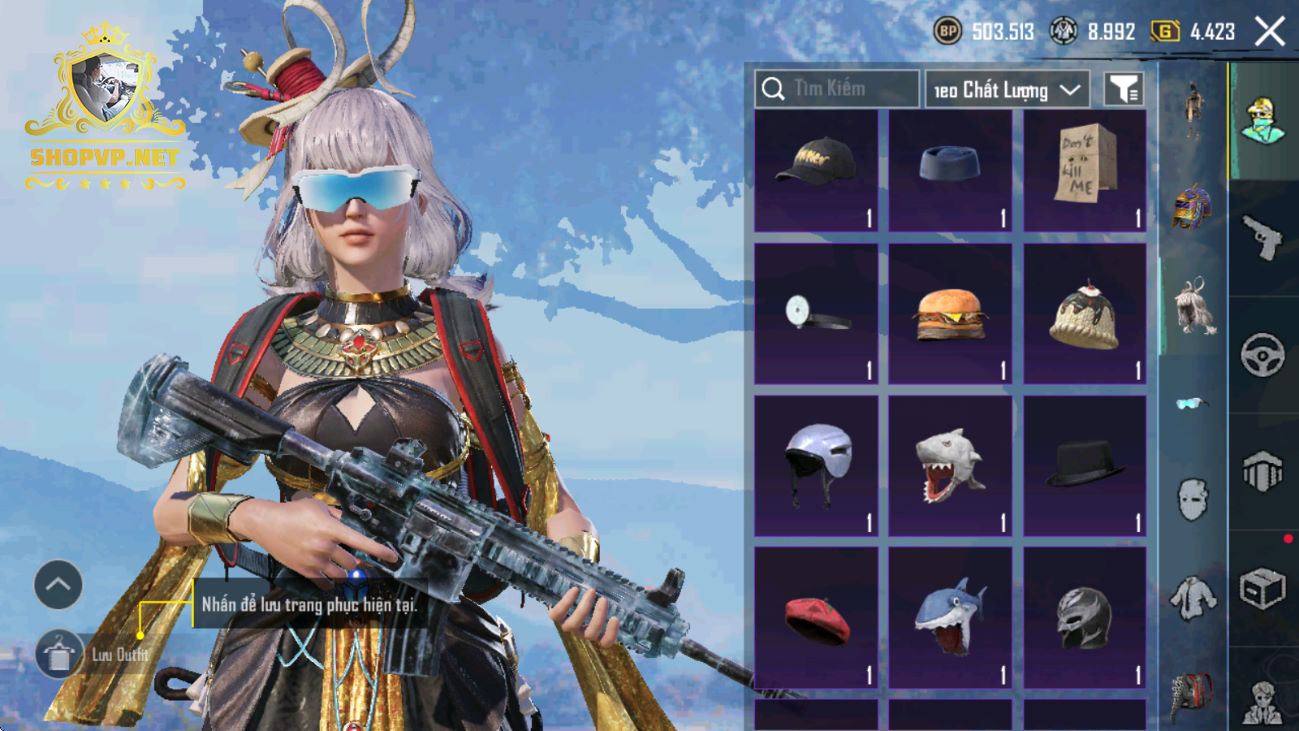This screenshot has height=731, width=1299.
Task: Select the red beret item
Action: point(816,618)
